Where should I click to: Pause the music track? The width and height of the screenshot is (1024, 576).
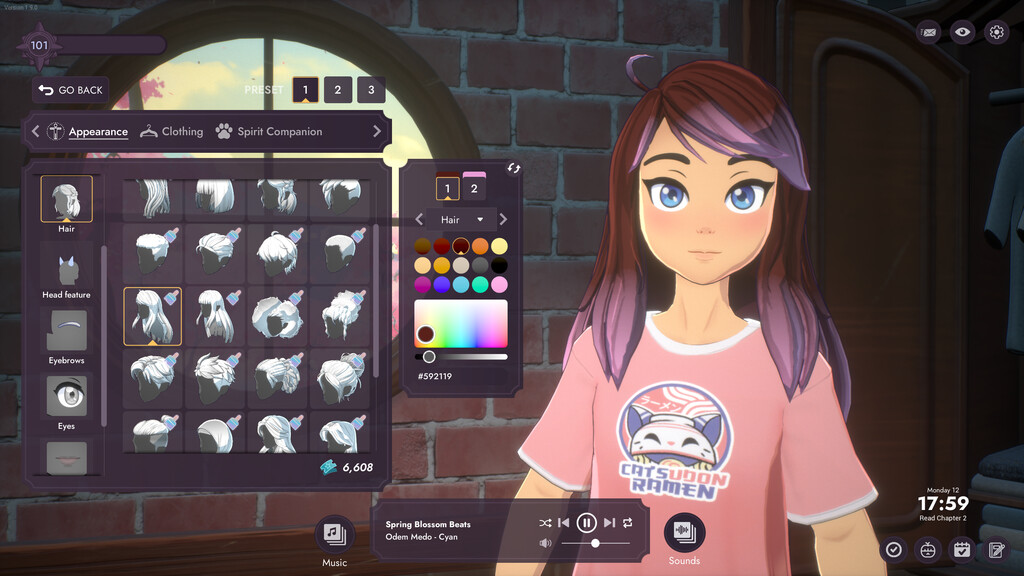(587, 522)
